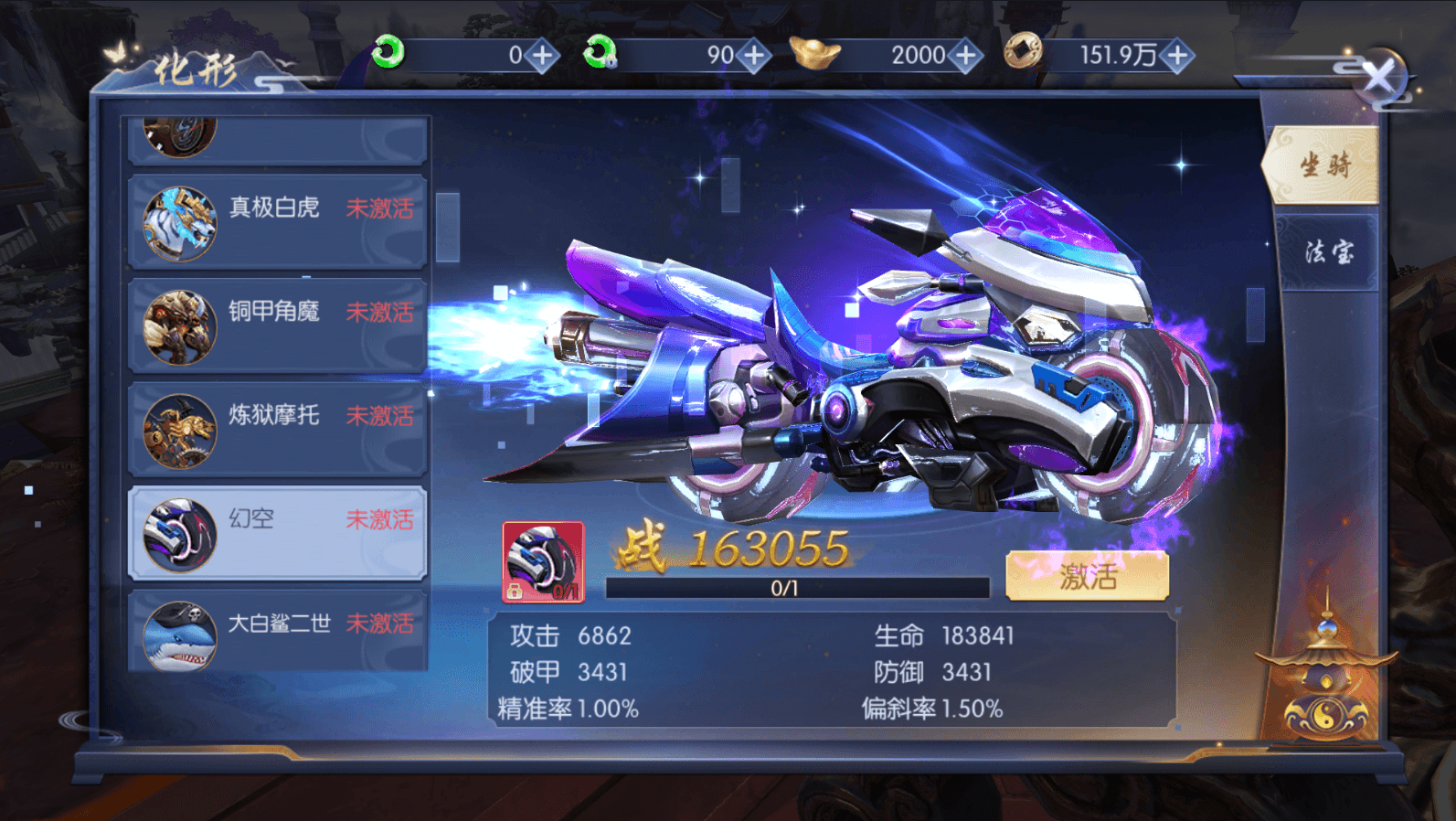Click the 未激活 label next to 幻空

point(380,519)
